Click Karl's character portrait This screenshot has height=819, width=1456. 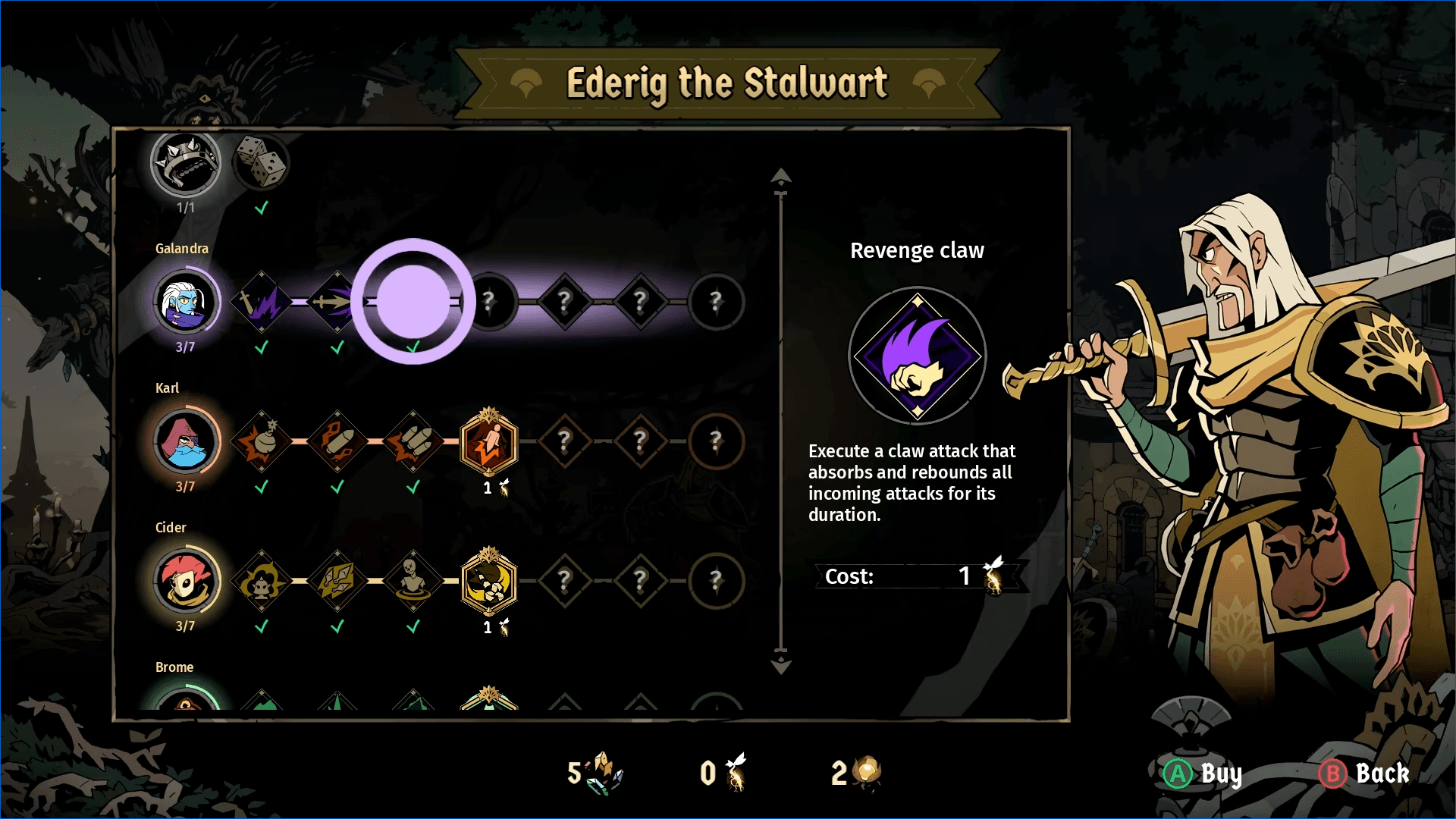click(x=186, y=441)
